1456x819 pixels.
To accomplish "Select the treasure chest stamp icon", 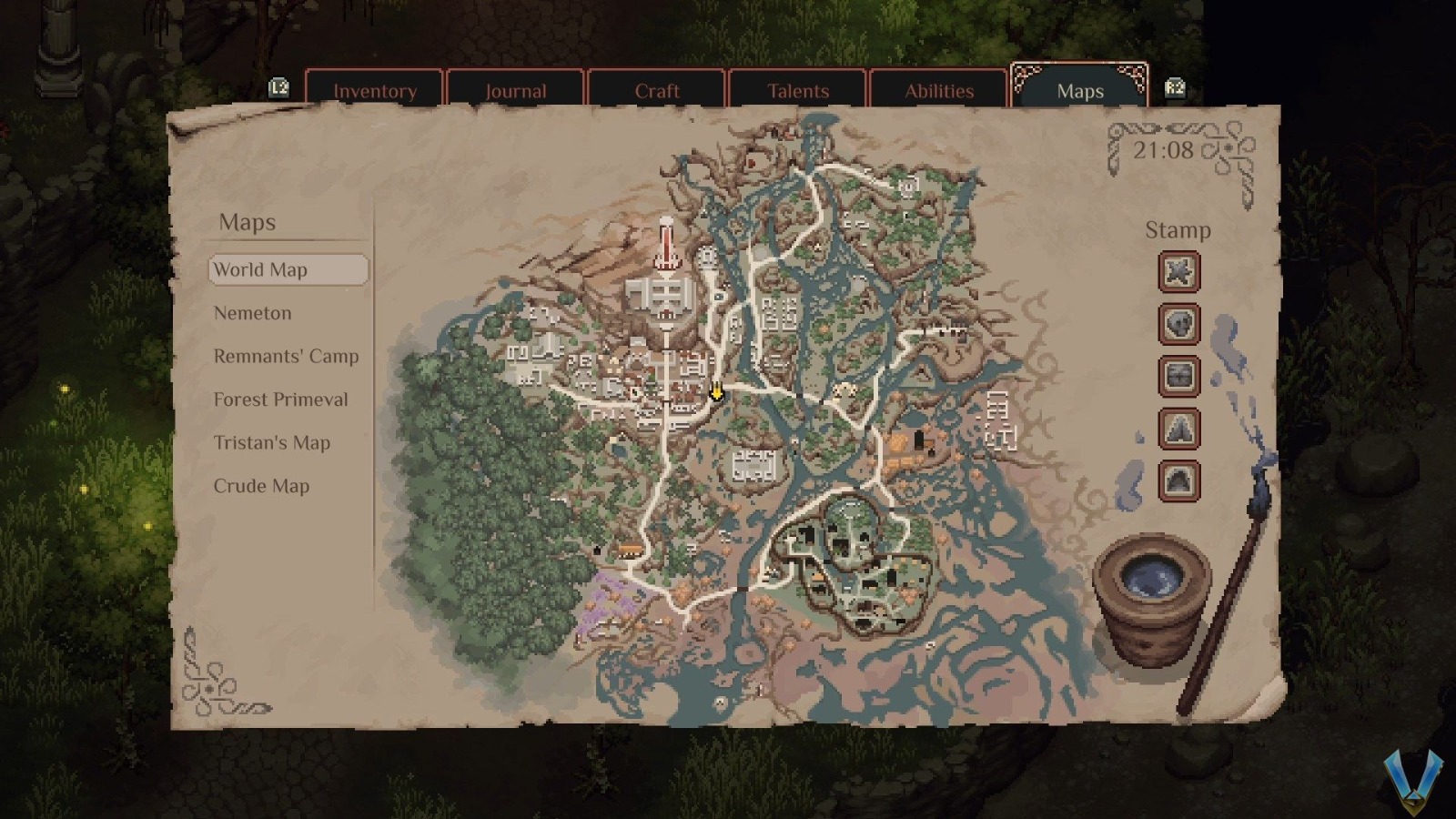I will tap(1178, 377).
